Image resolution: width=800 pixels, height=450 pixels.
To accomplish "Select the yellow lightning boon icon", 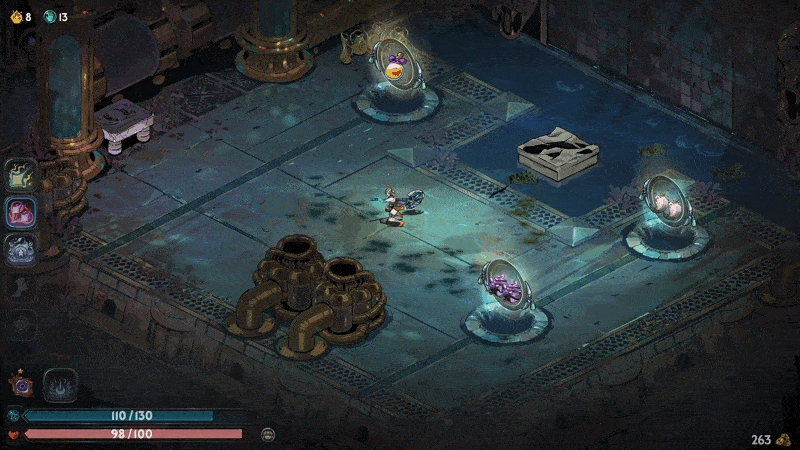I will [x=21, y=175].
